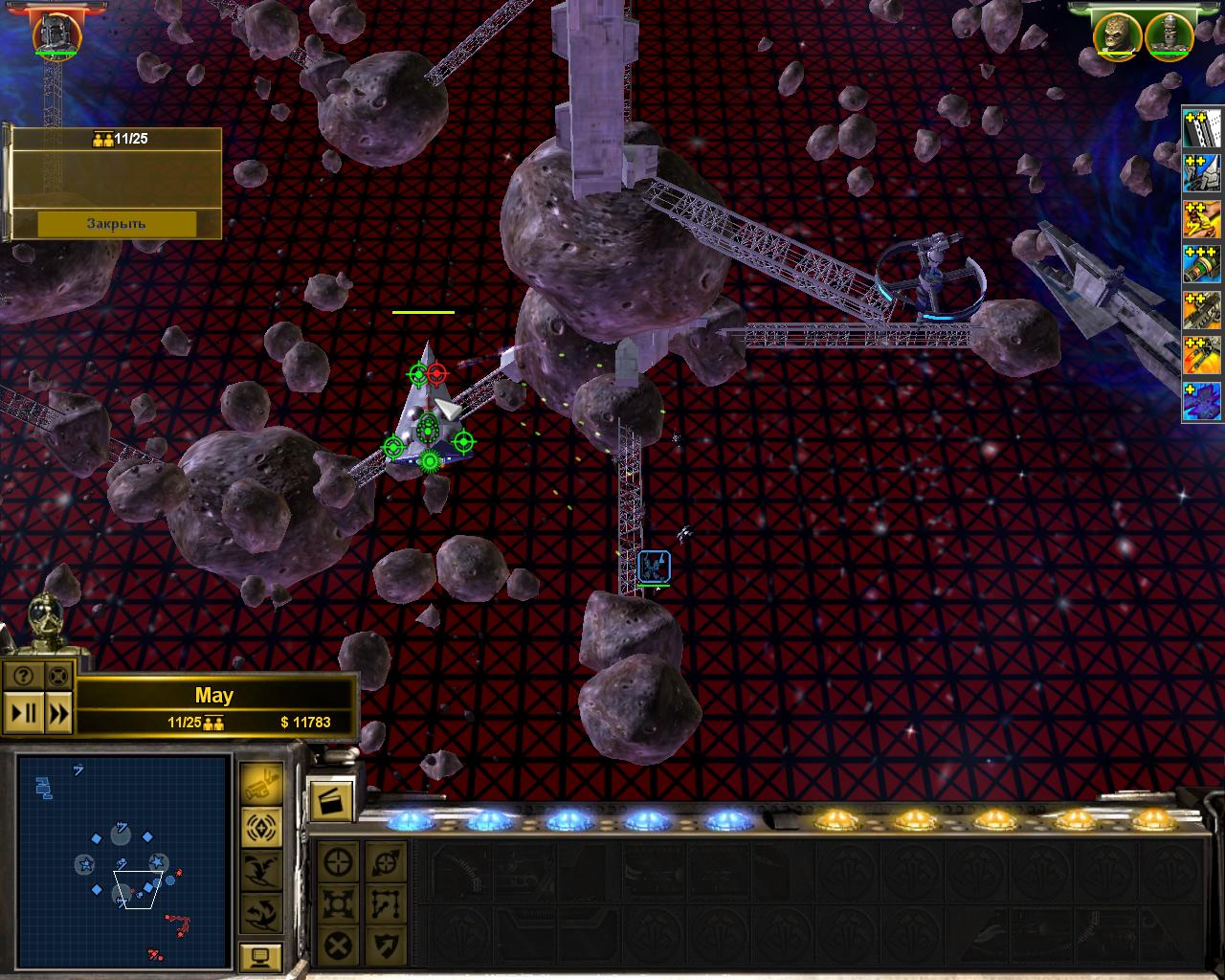1225x980 pixels.
Task: Click the purple starburst upgrade icon
Action: click(1202, 401)
